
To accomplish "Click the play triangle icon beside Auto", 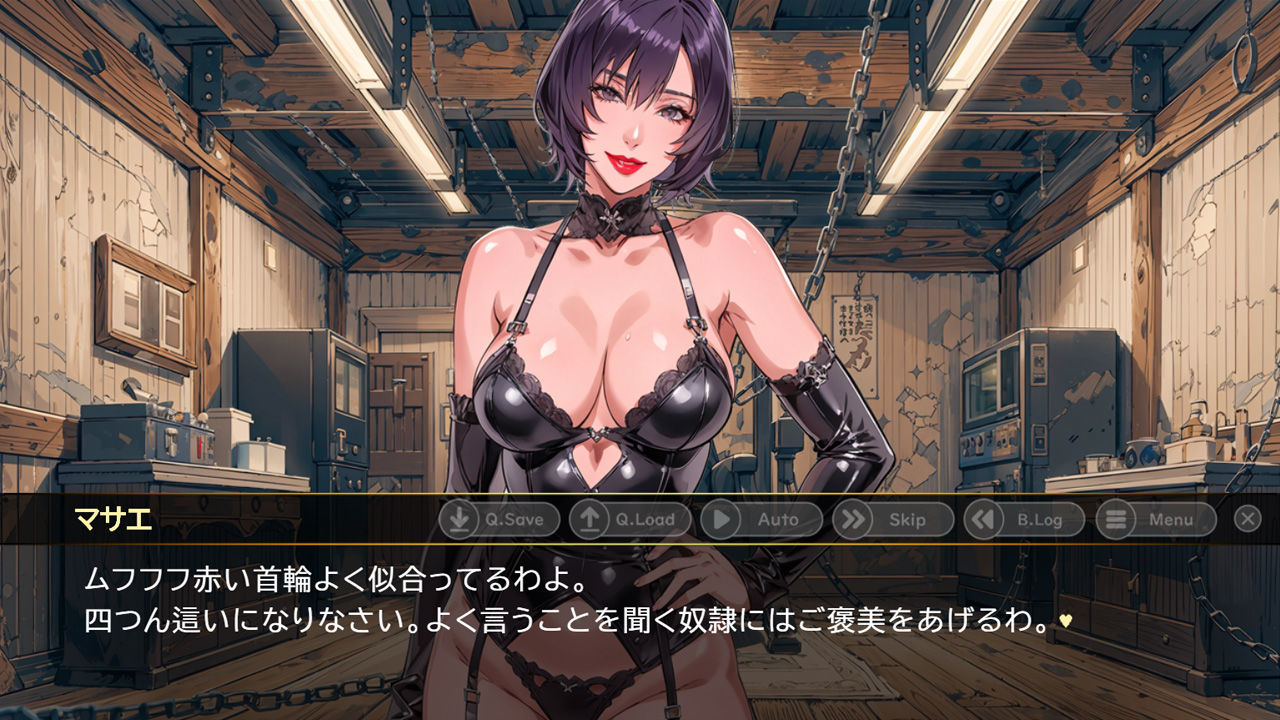I will [x=722, y=519].
